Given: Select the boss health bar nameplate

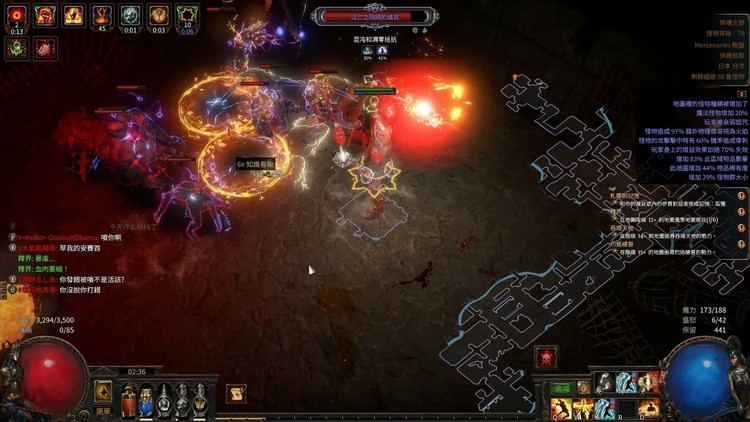Looking at the screenshot, I should [375, 16].
